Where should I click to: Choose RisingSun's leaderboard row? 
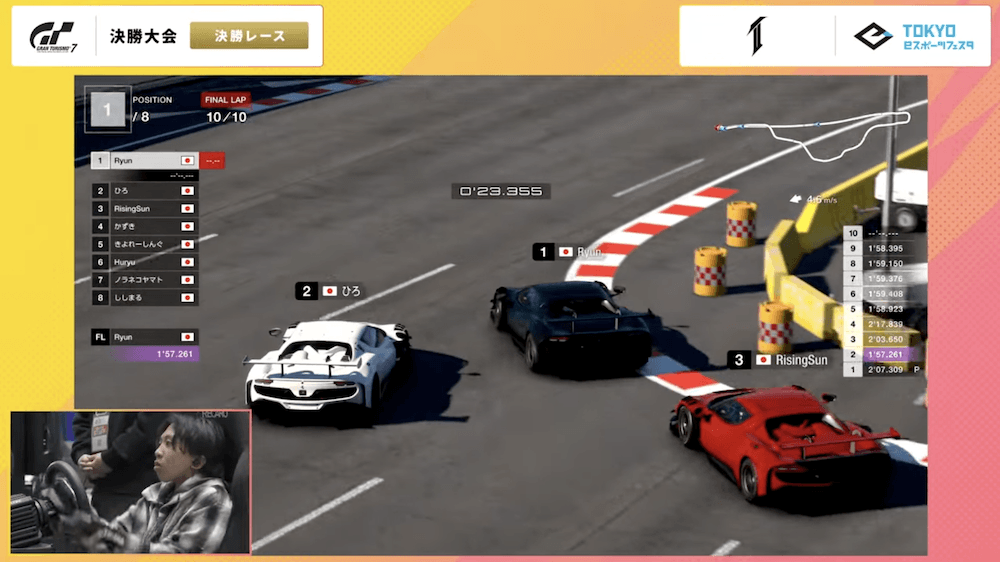145,208
